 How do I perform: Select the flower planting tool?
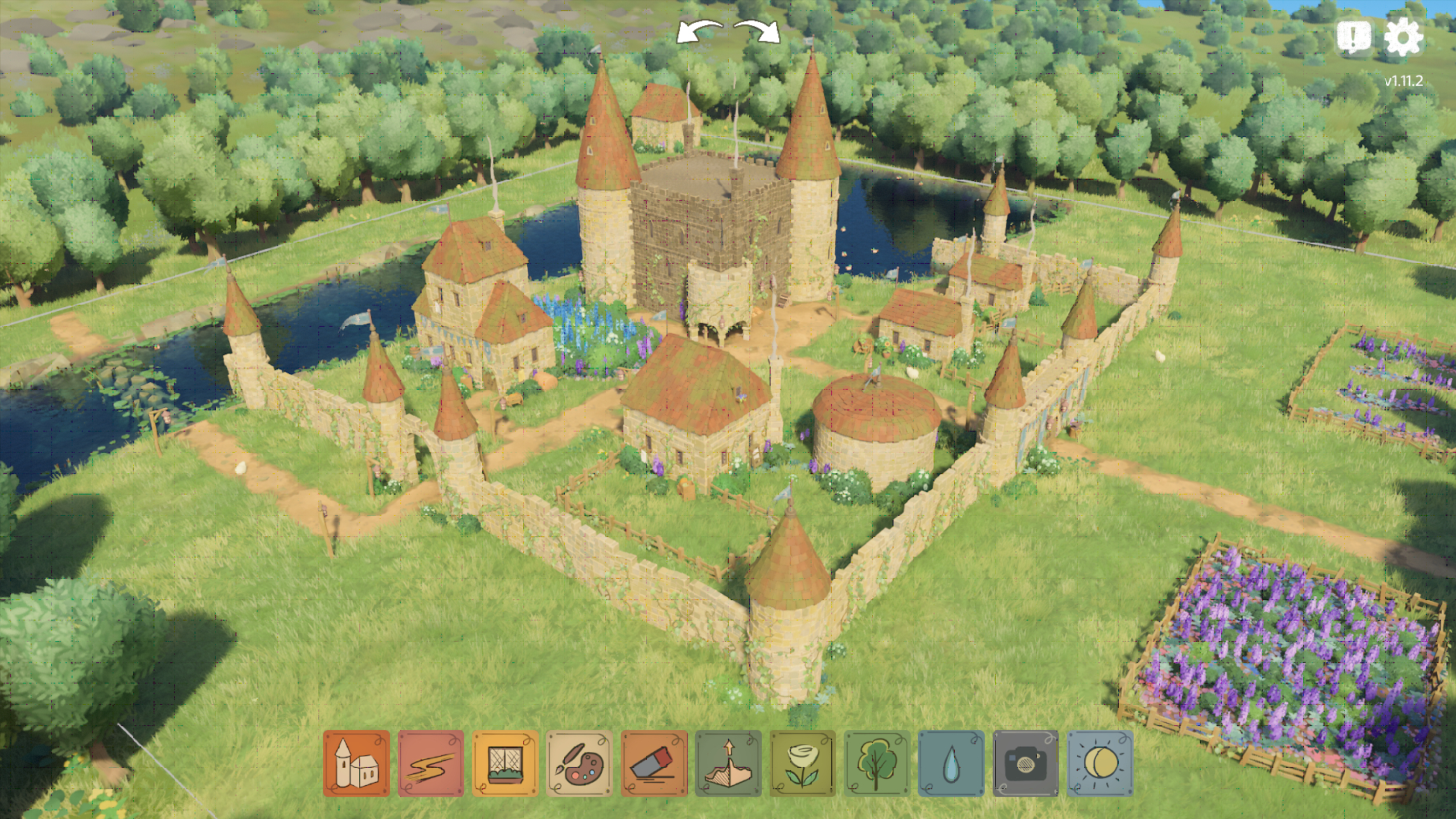point(802,763)
